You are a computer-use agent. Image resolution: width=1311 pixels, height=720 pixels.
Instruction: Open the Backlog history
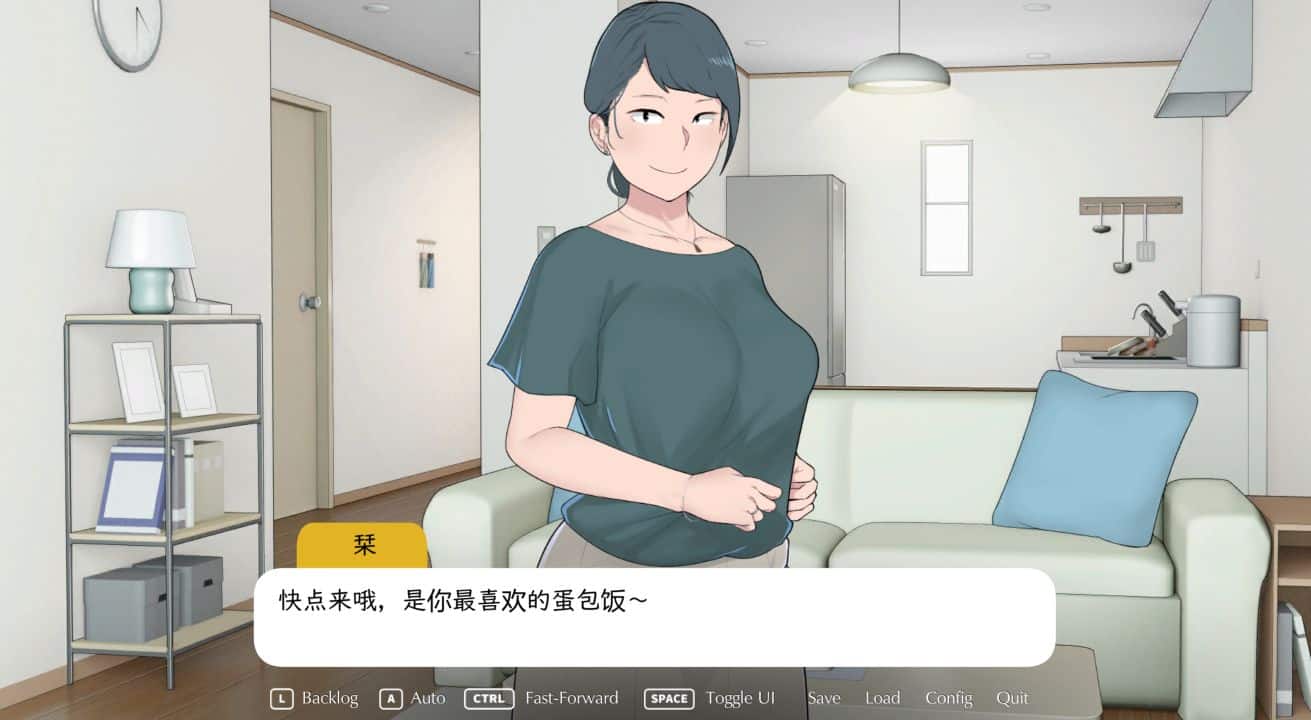(331, 698)
